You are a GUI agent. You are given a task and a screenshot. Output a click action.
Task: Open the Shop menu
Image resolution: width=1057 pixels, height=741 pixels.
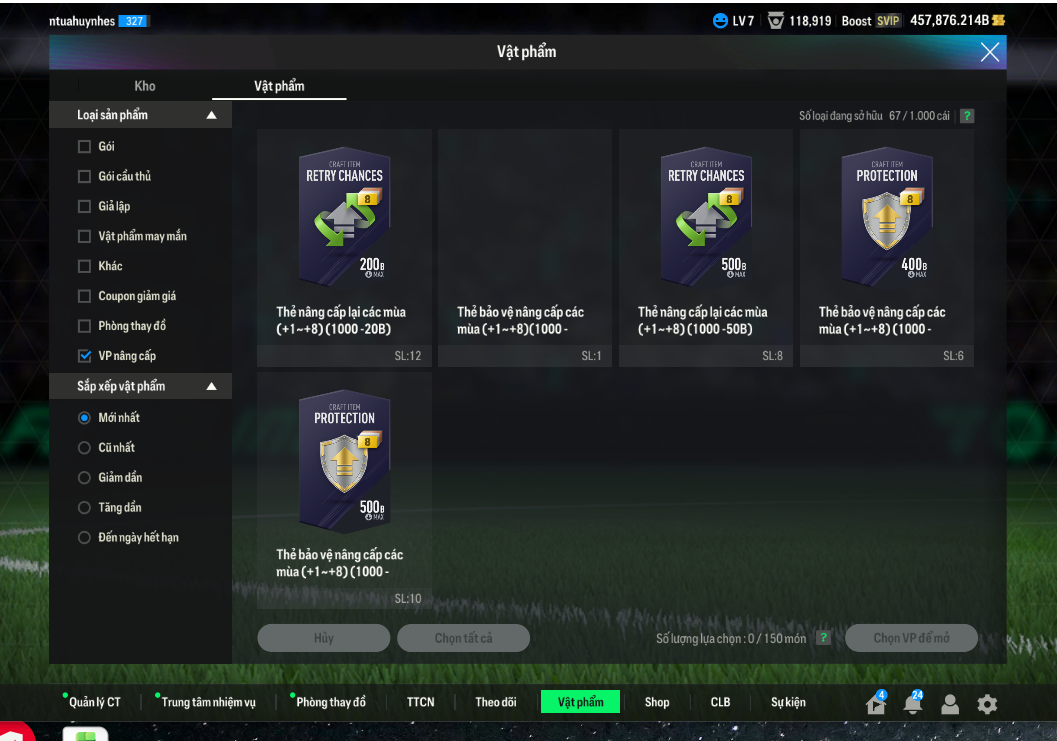click(x=657, y=702)
